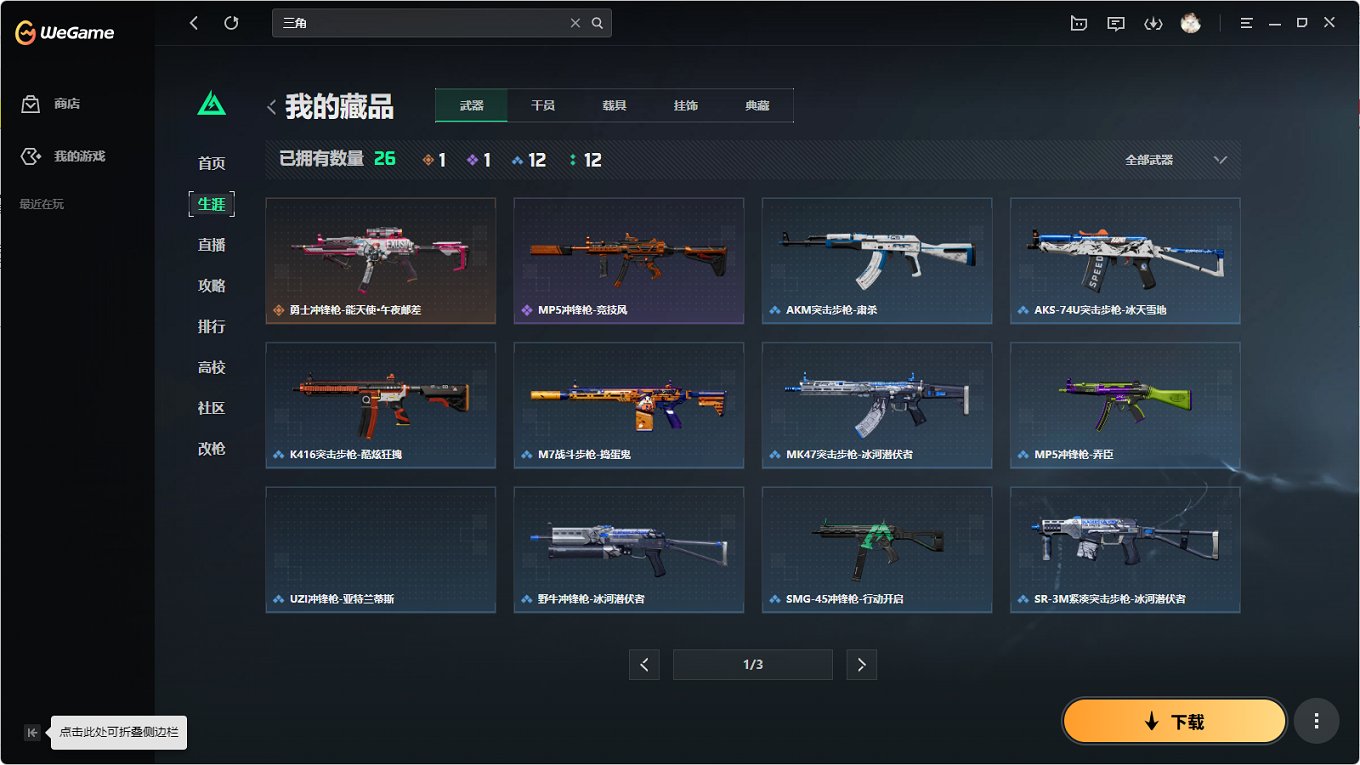Open the hamburger menu in title bar

1246,22
